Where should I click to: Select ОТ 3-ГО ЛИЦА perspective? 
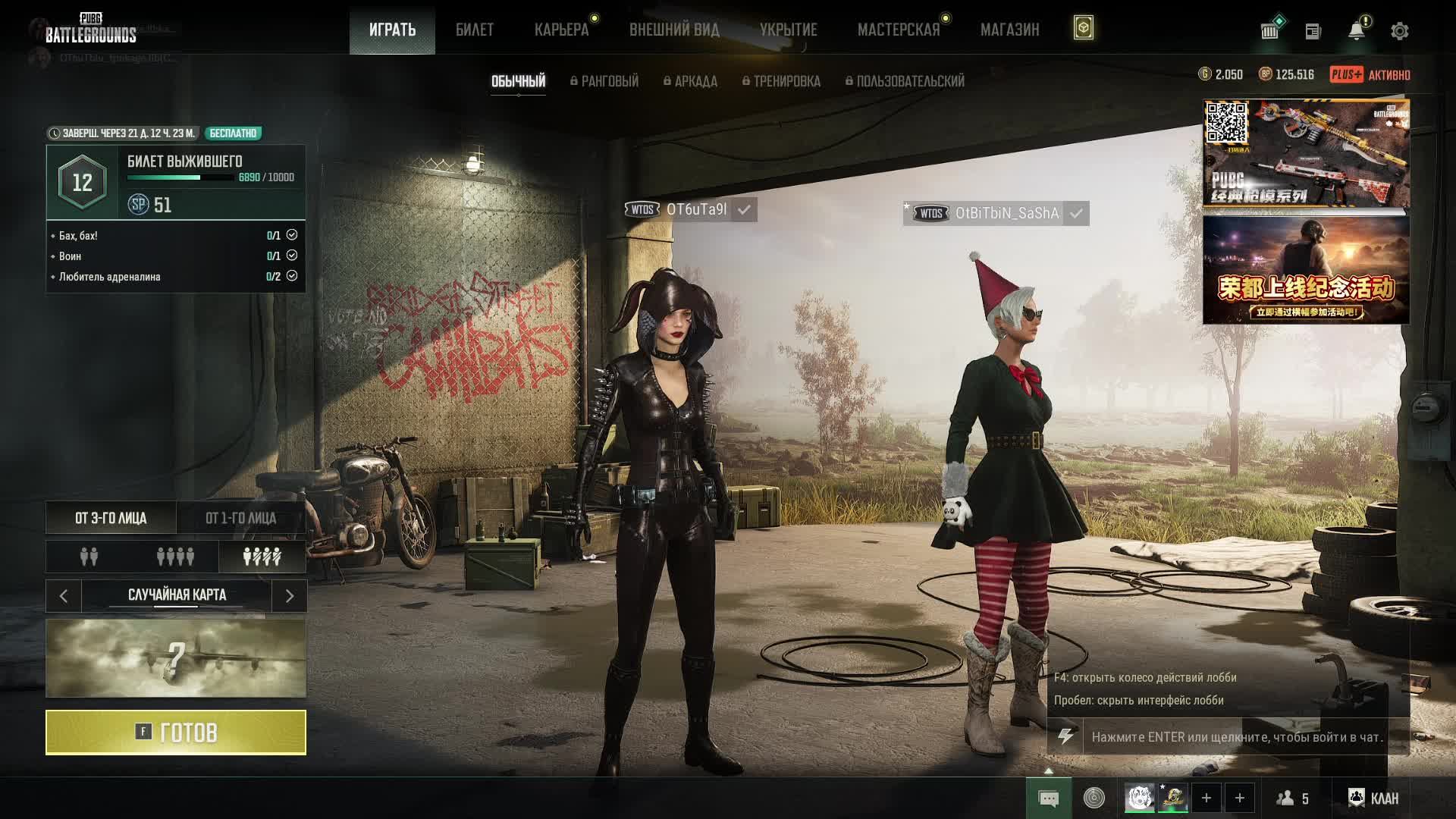[x=111, y=519]
